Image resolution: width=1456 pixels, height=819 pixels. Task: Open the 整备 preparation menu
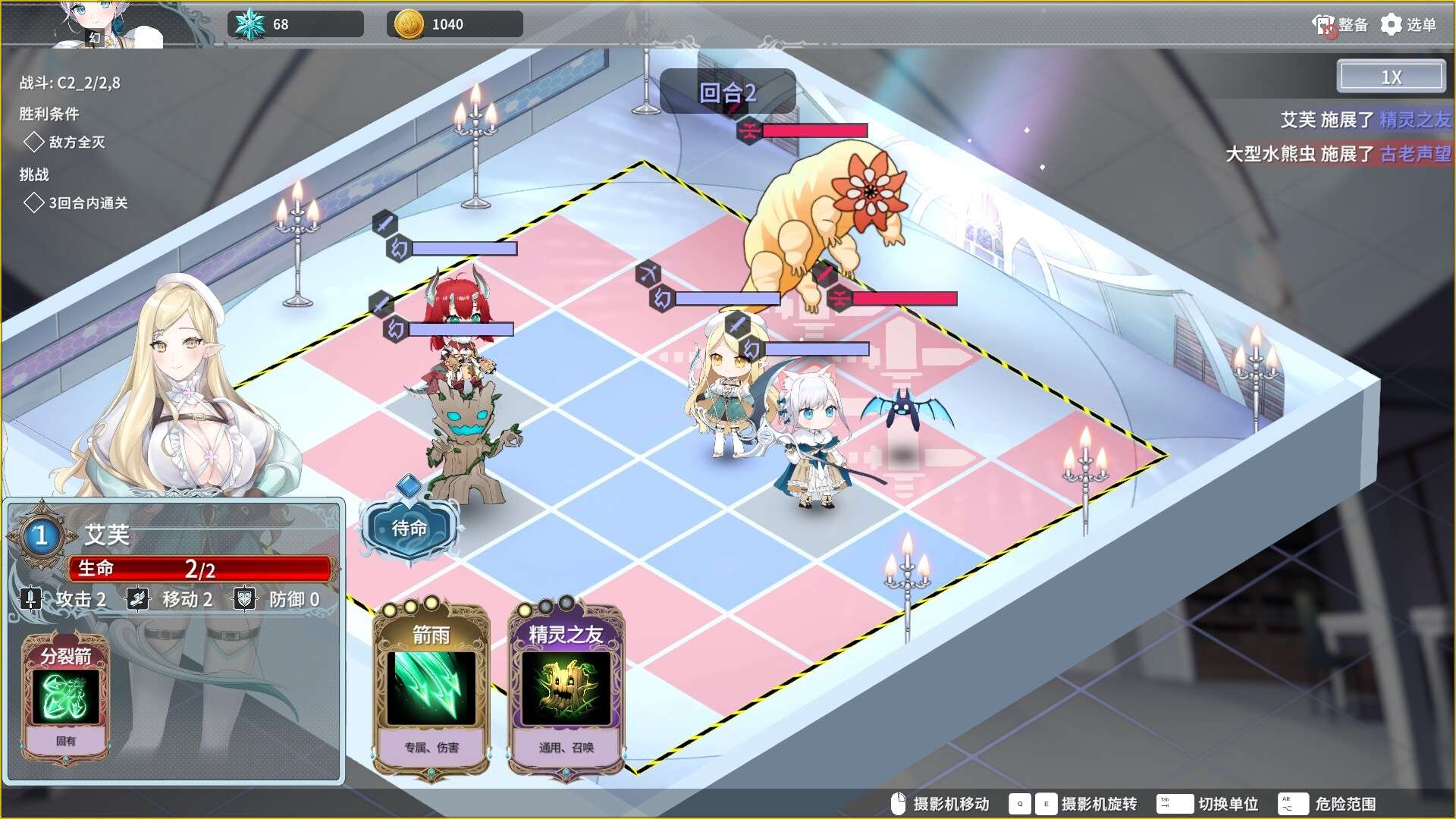[1340, 25]
